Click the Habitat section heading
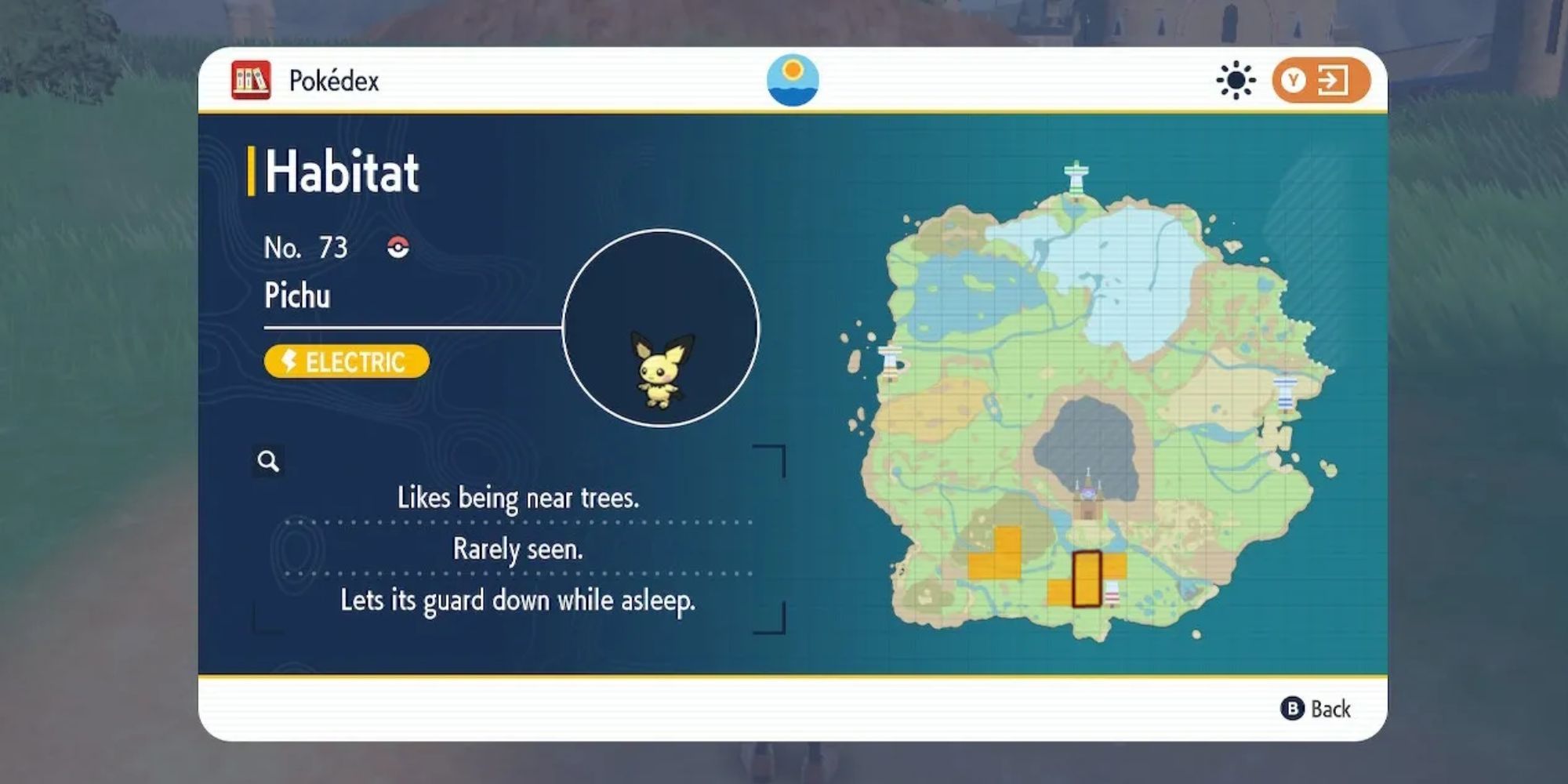This screenshot has height=784, width=1568. coord(343,174)
